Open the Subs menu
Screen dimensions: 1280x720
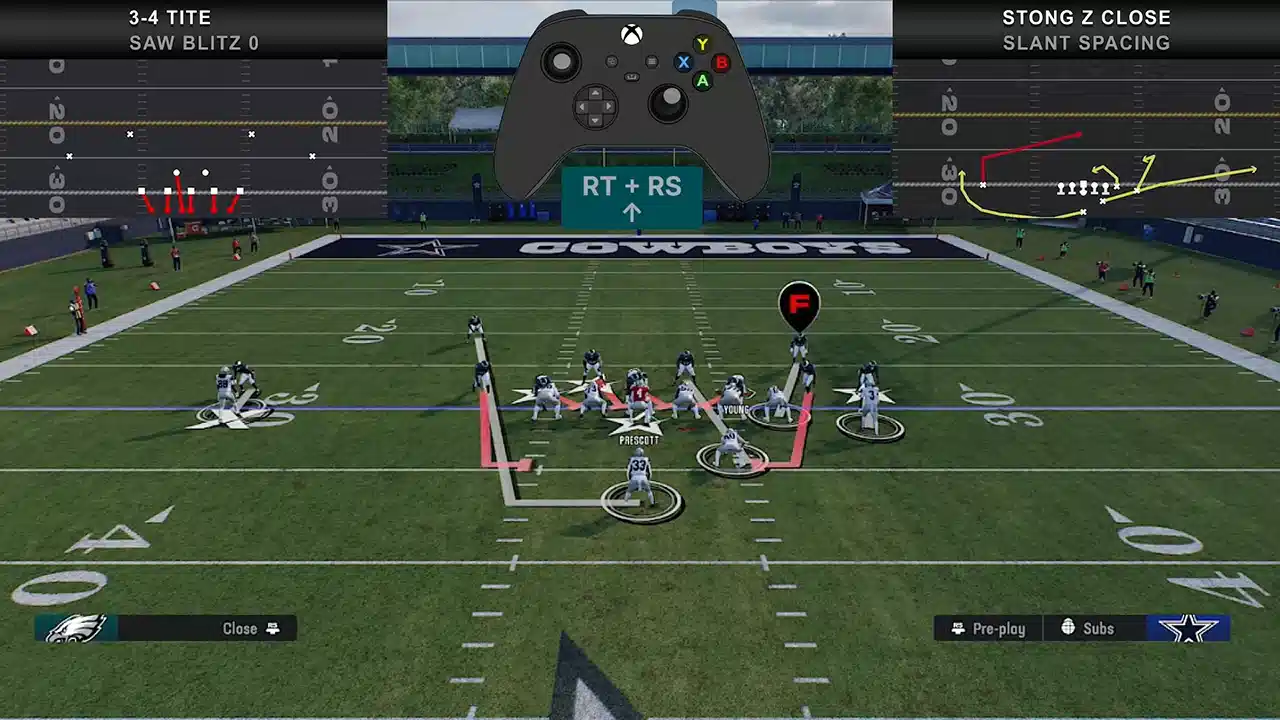[1088, 628]
